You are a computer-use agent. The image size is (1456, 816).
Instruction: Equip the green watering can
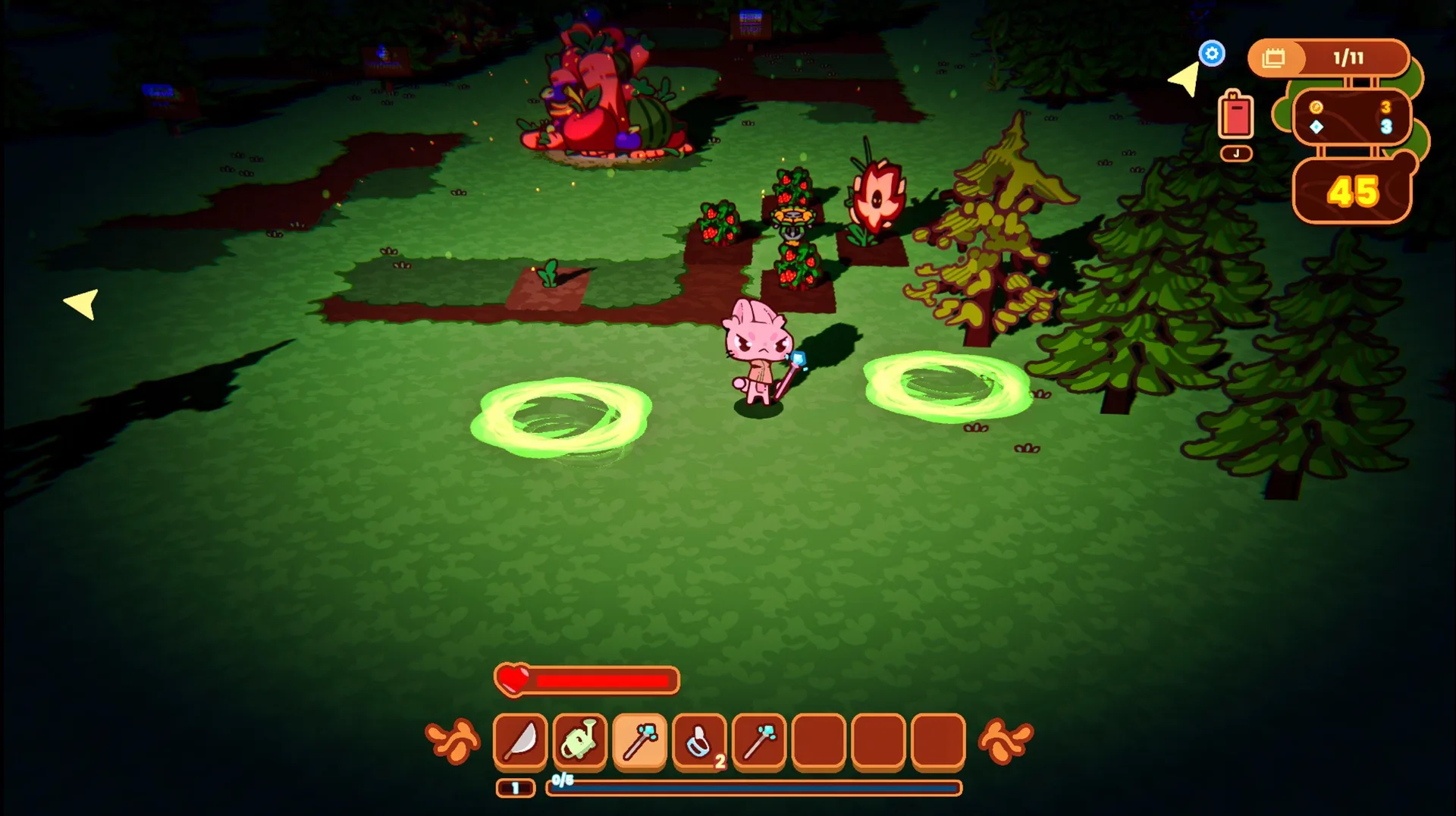(580, 741)
